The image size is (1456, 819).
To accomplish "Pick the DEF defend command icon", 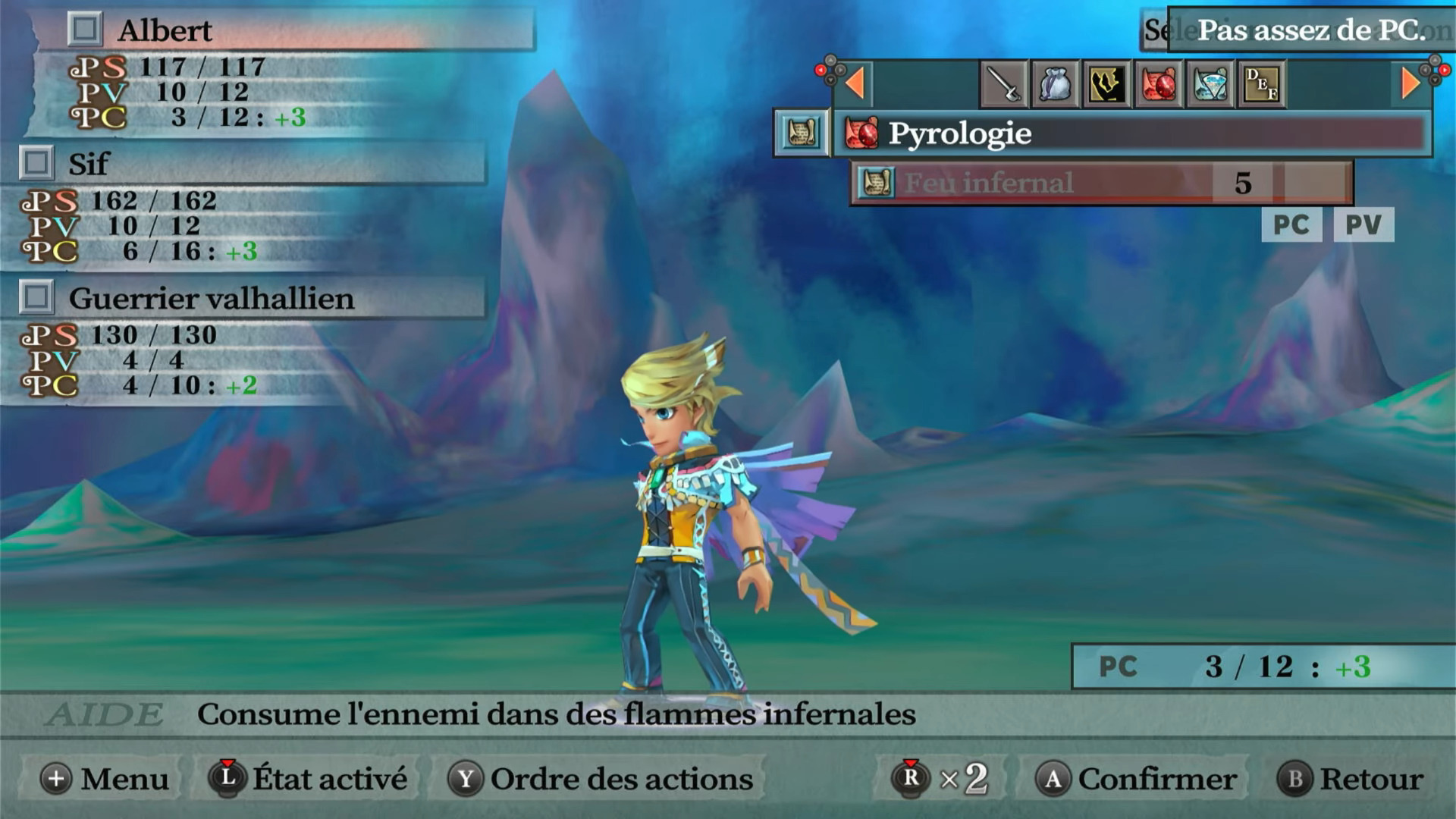I will pyautogui.click(x=1261, y=84).
